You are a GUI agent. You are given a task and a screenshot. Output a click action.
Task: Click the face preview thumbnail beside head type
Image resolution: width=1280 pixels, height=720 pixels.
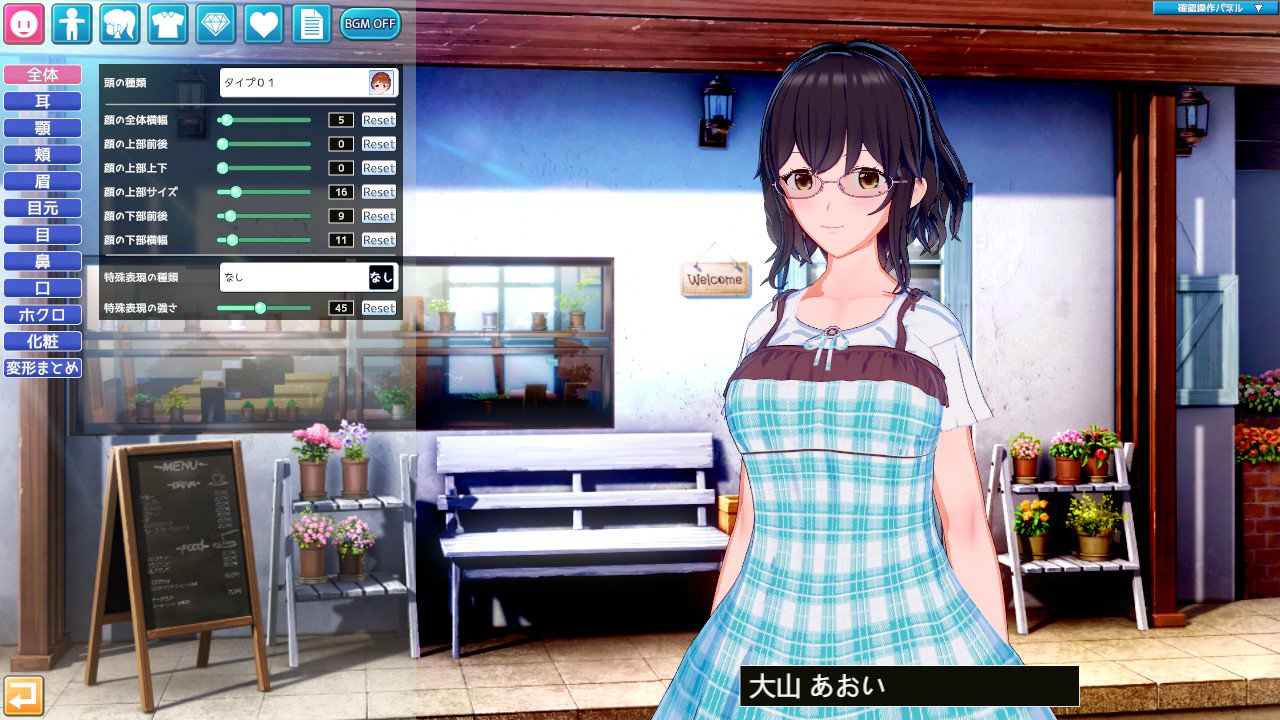381,82
